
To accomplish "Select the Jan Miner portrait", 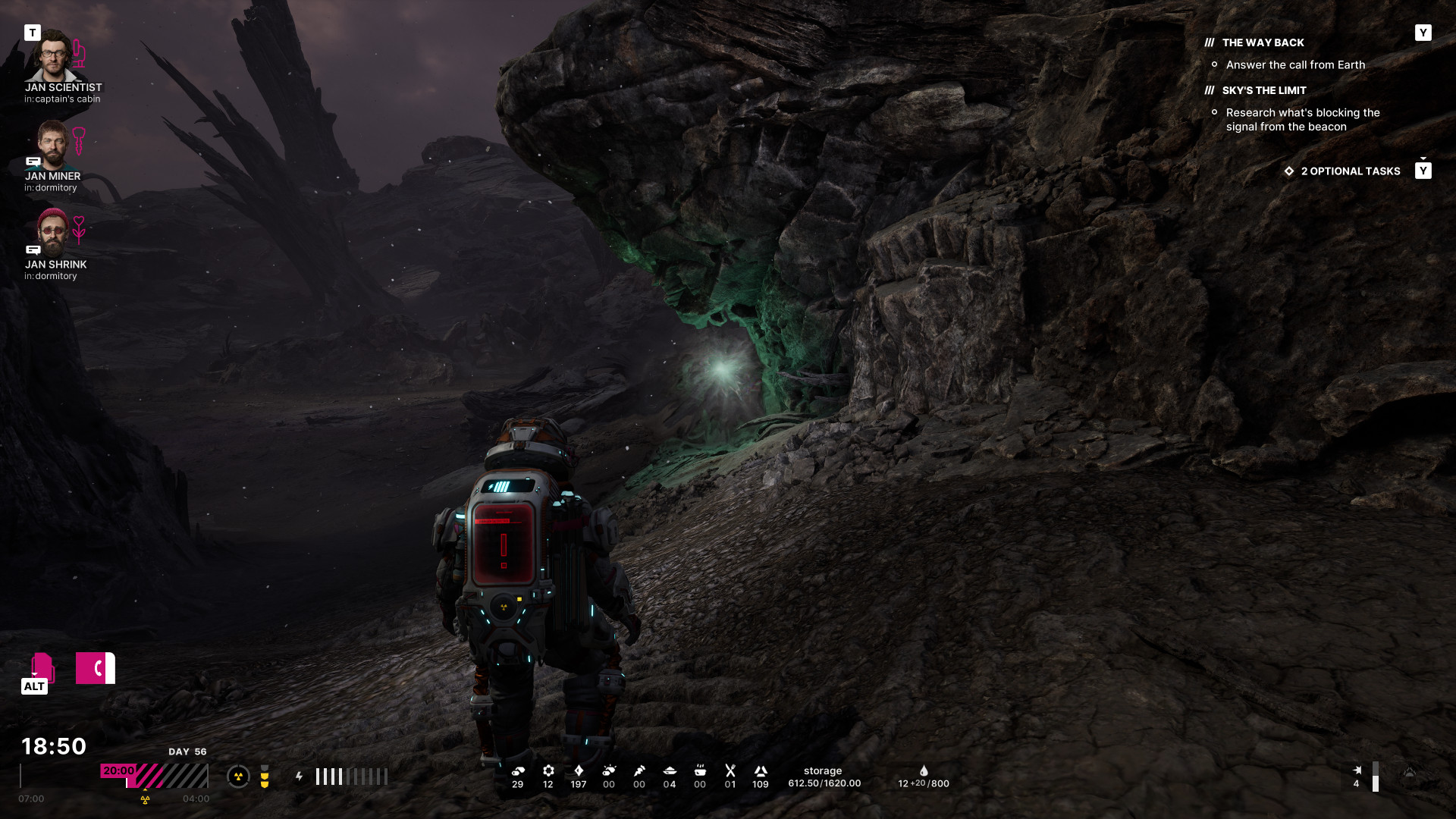I will (52, 145).
